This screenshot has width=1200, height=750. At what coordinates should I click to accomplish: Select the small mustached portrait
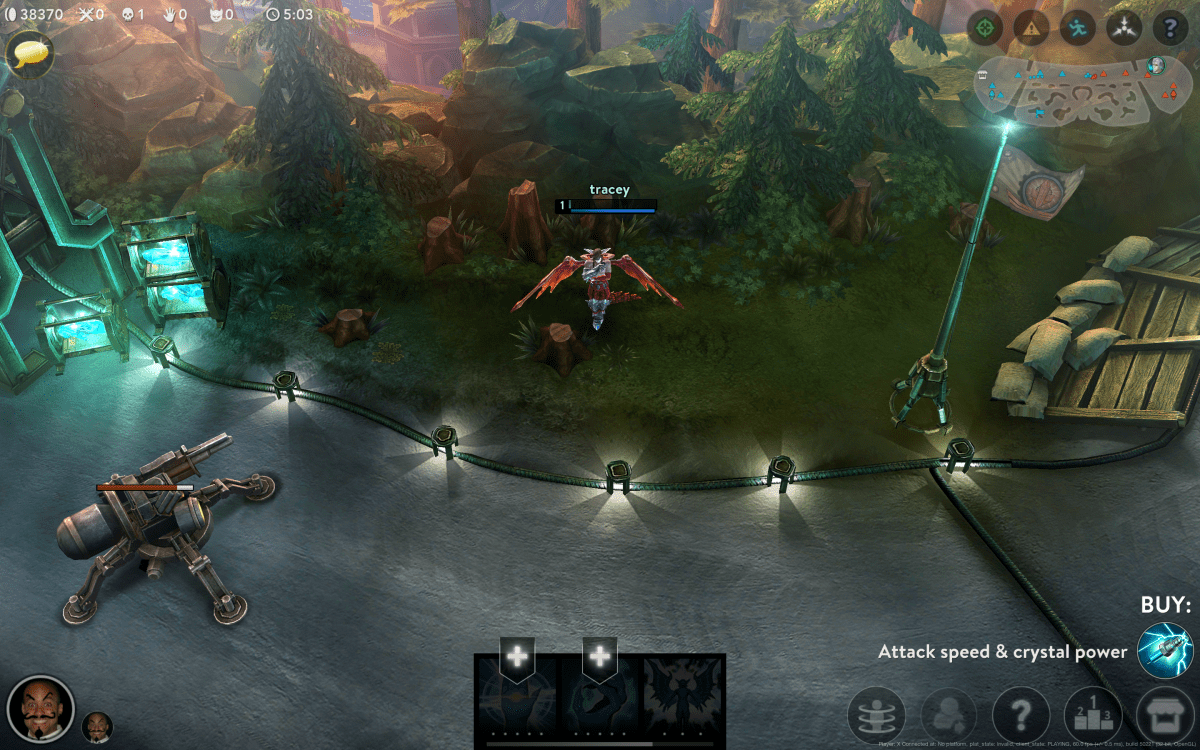97,727
